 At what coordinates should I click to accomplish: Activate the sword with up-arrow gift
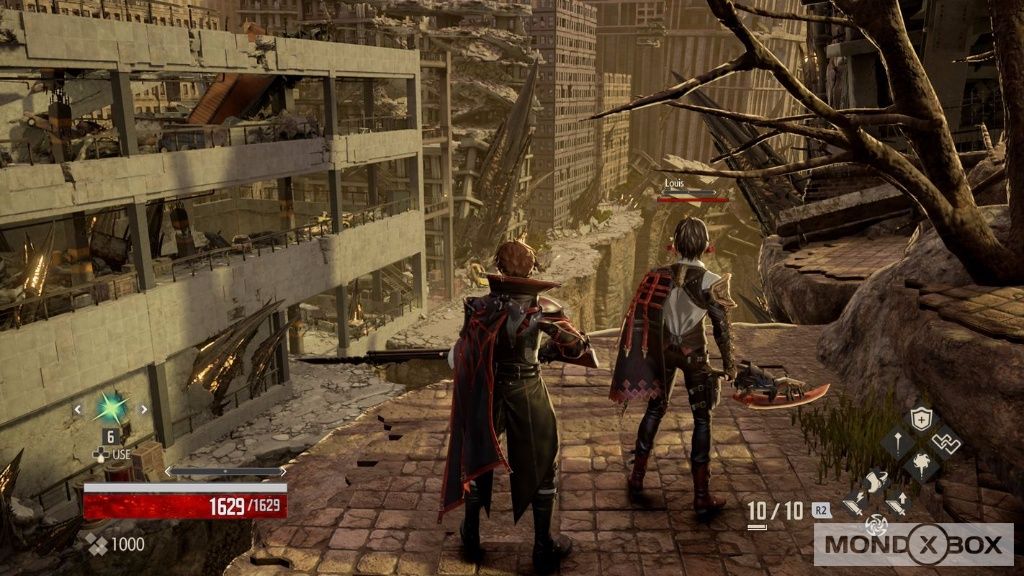898,504
